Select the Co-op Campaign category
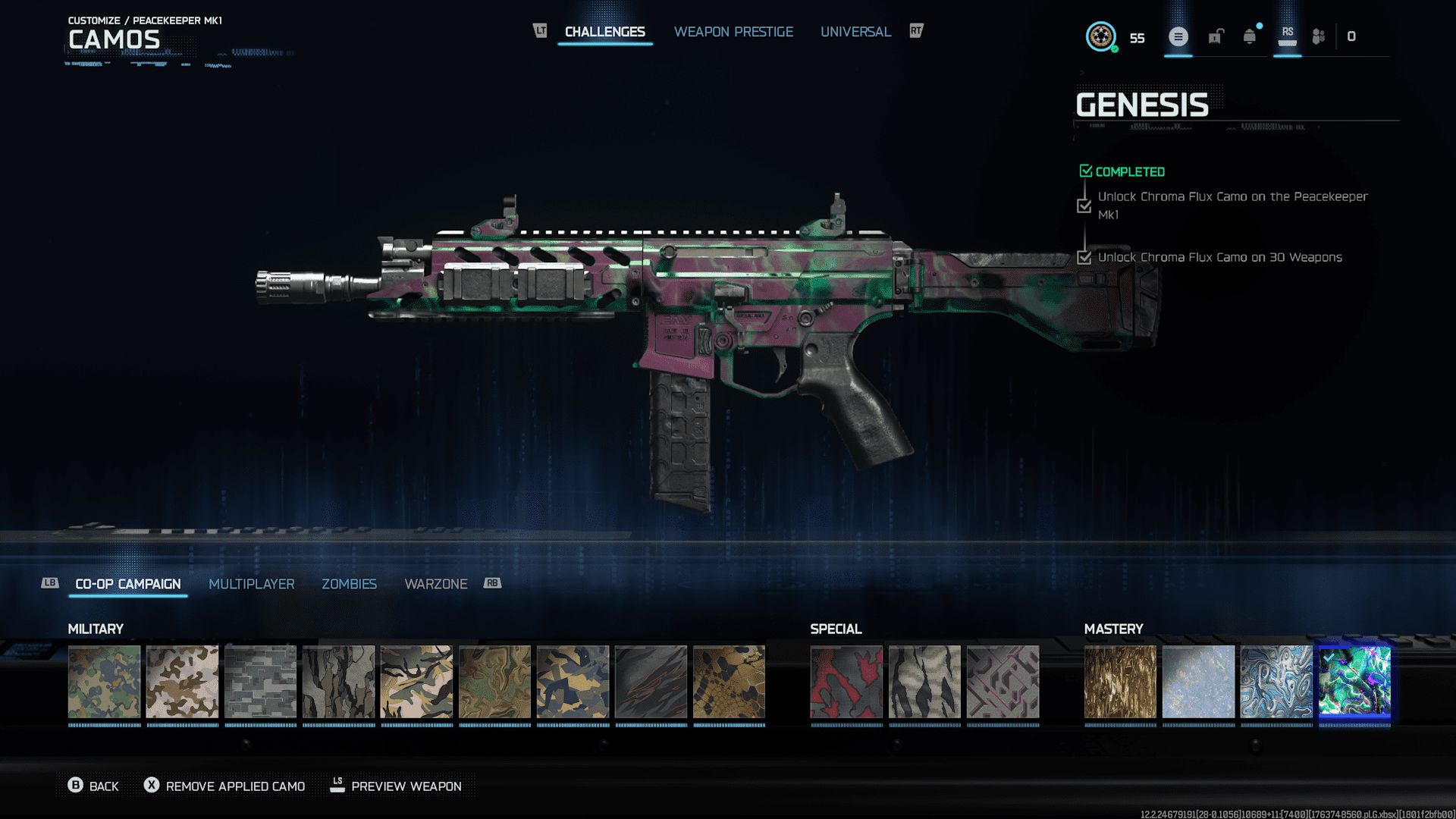1456x819 pixels. click(127, 584)
